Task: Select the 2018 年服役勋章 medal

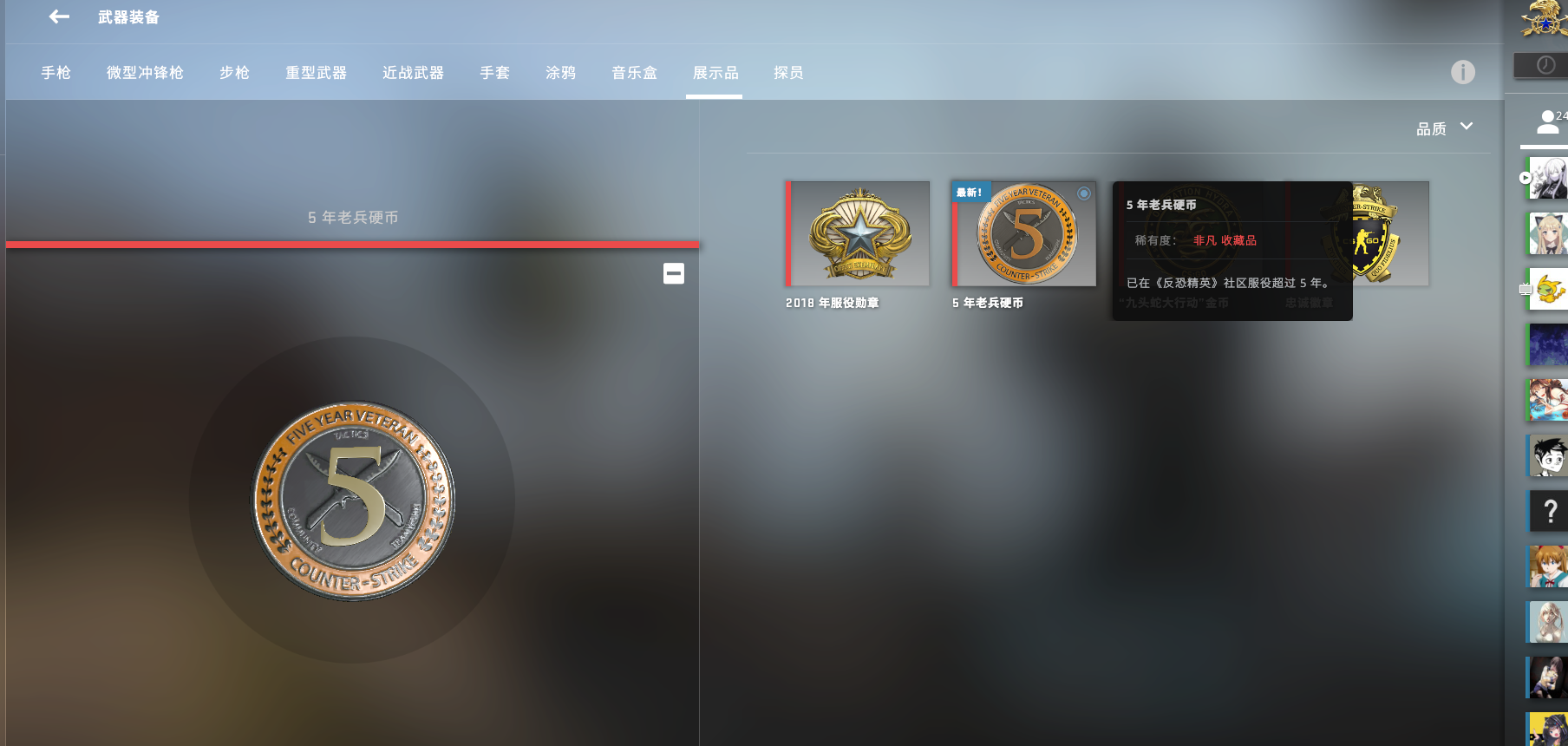Action: click(x=858, y=232)
